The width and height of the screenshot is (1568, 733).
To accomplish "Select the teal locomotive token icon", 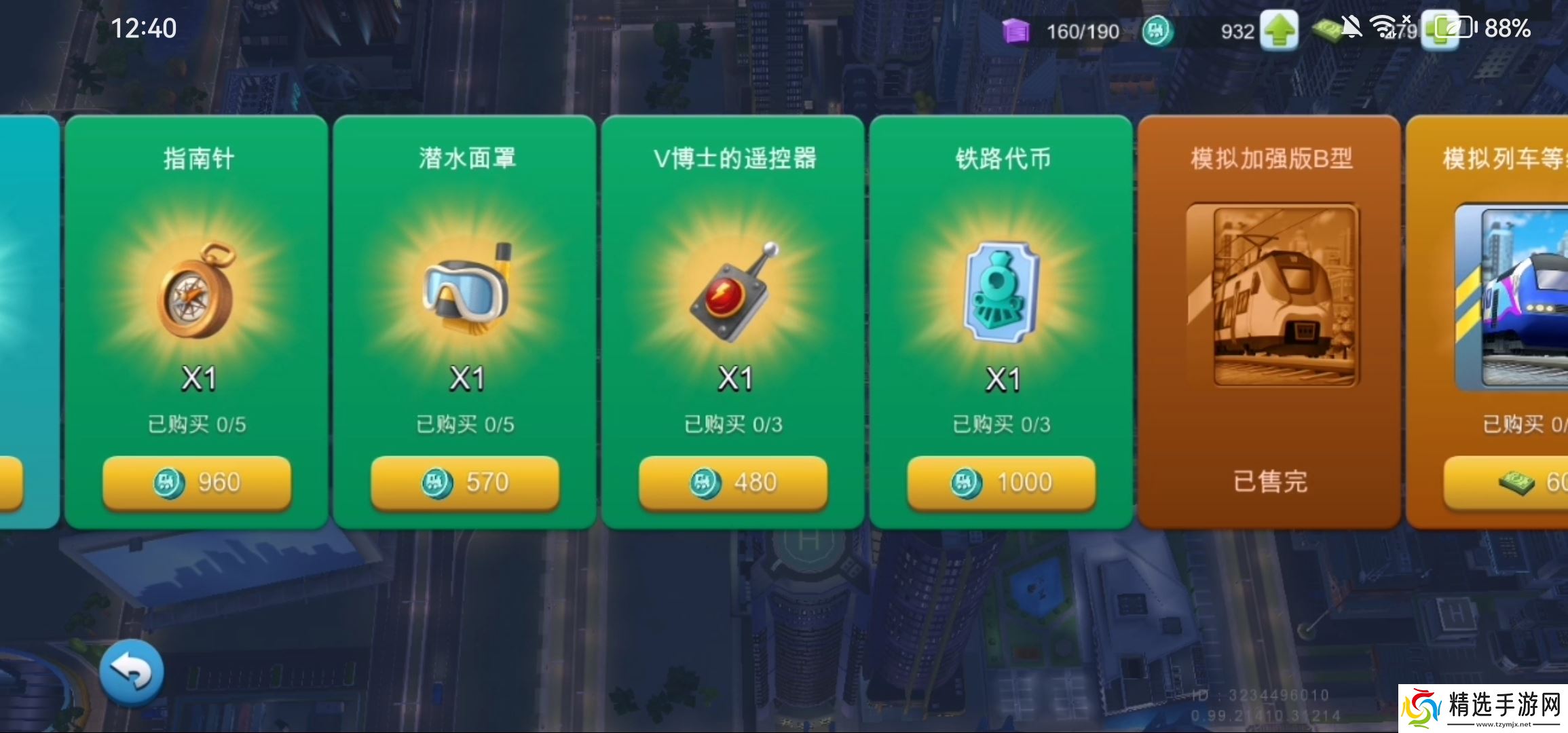I will (x=1002, y=292).
